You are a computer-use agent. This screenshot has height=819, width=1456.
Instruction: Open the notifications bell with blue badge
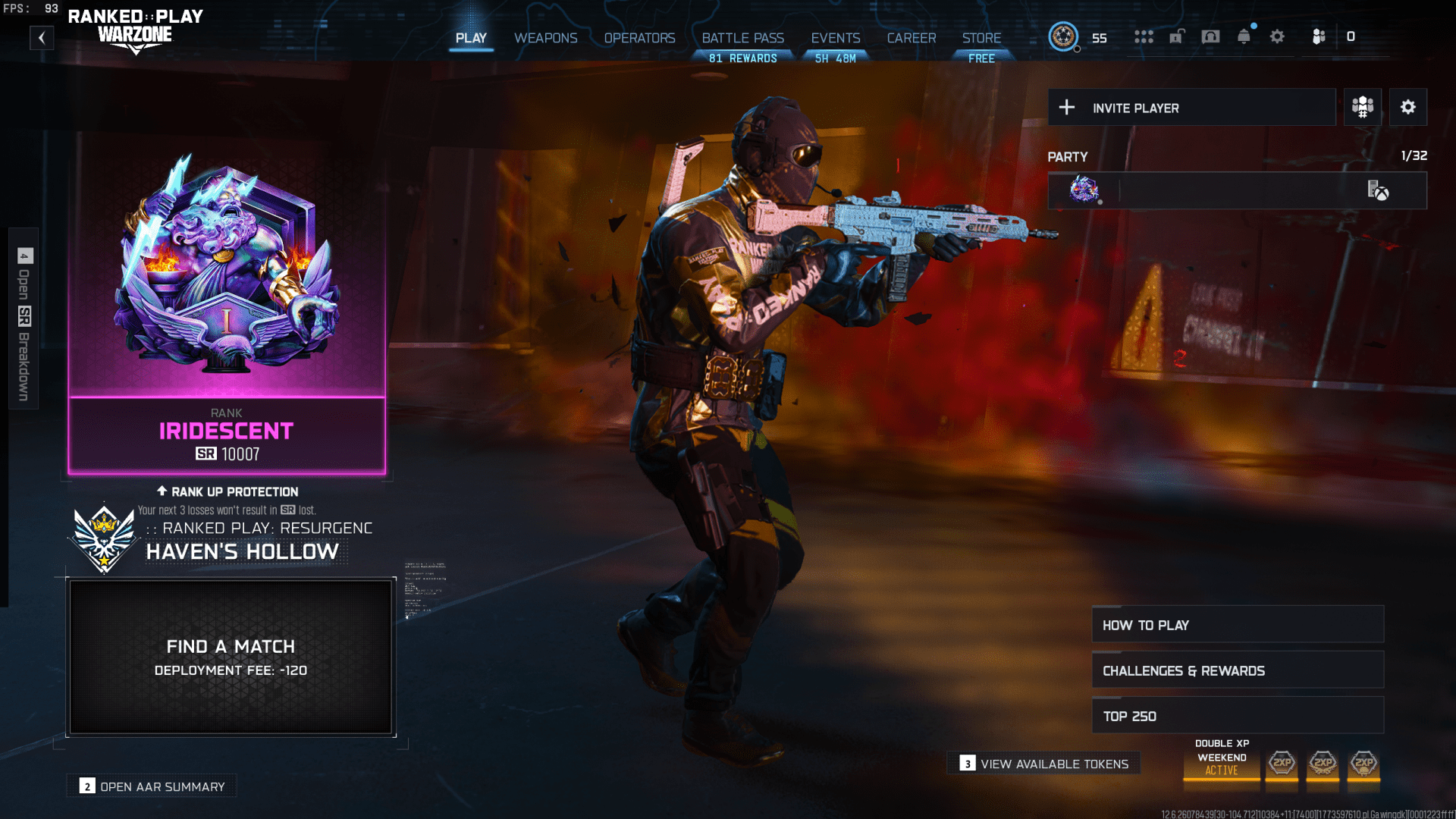[x=1244, y=36]
